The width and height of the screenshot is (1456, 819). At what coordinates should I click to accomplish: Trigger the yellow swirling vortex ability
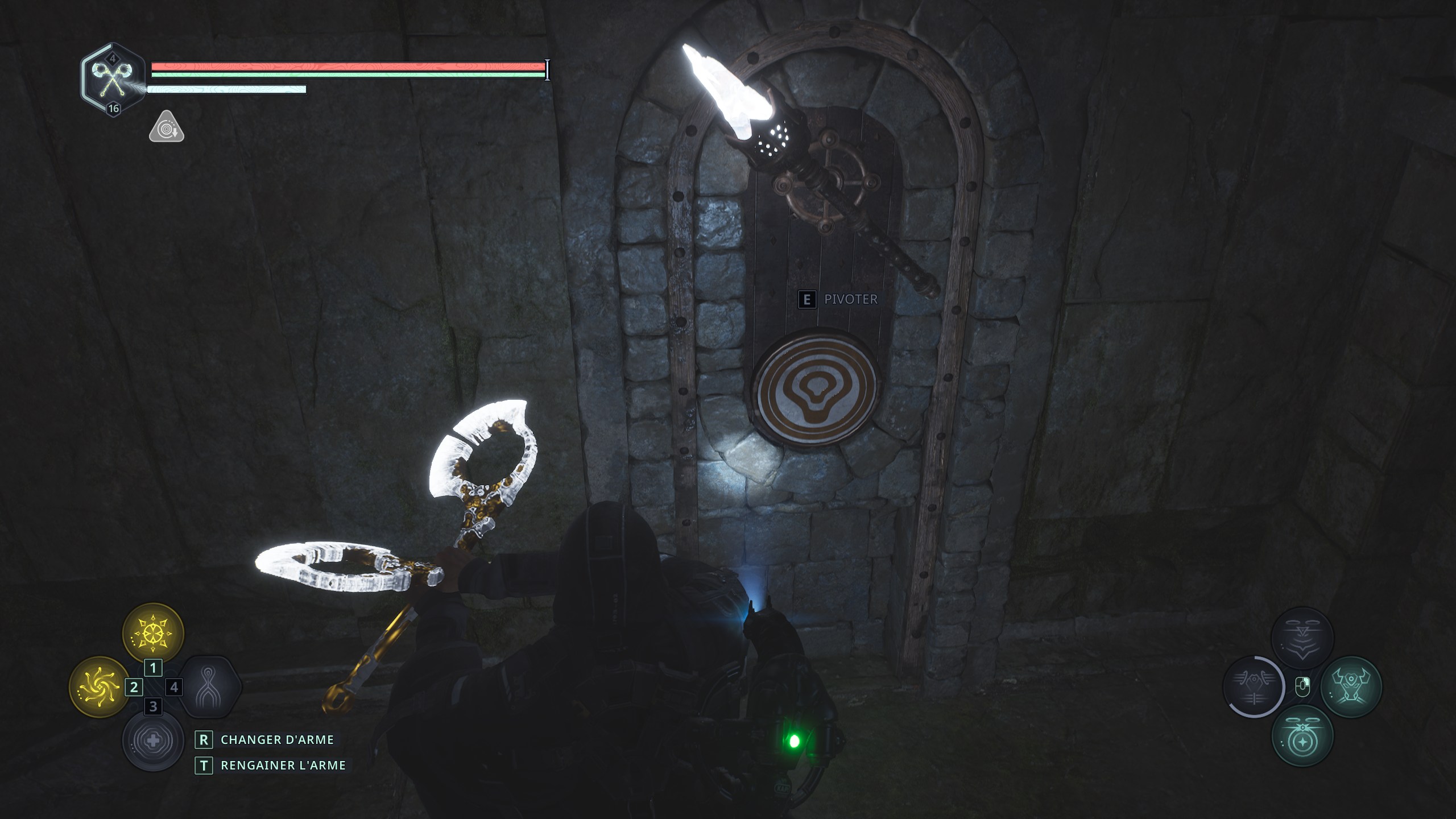pos(100,687)
